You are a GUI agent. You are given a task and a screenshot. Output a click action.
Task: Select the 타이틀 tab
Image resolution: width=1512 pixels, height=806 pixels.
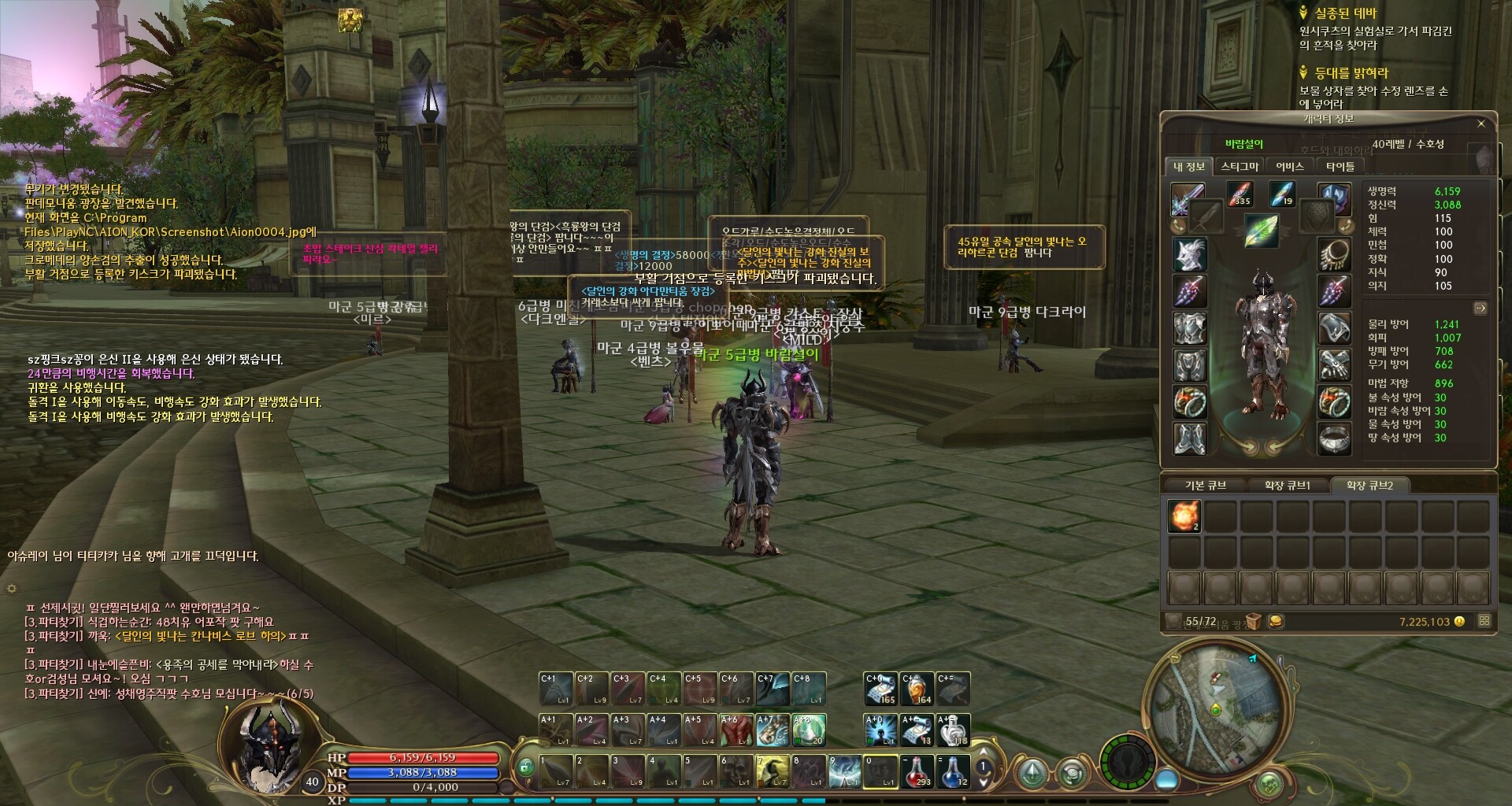coord(1340,166)
